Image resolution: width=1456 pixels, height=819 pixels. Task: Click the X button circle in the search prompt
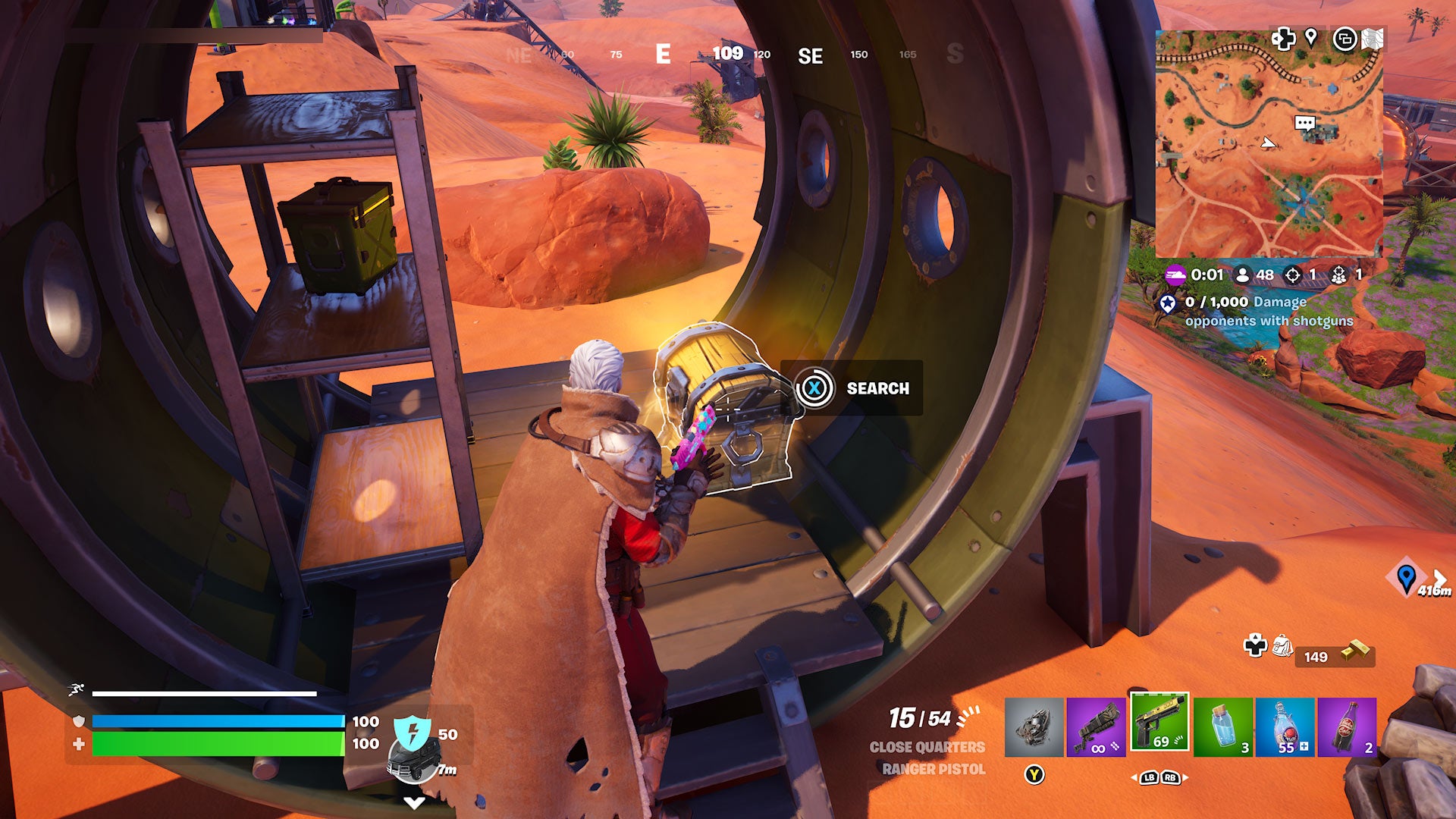(813, 389)
